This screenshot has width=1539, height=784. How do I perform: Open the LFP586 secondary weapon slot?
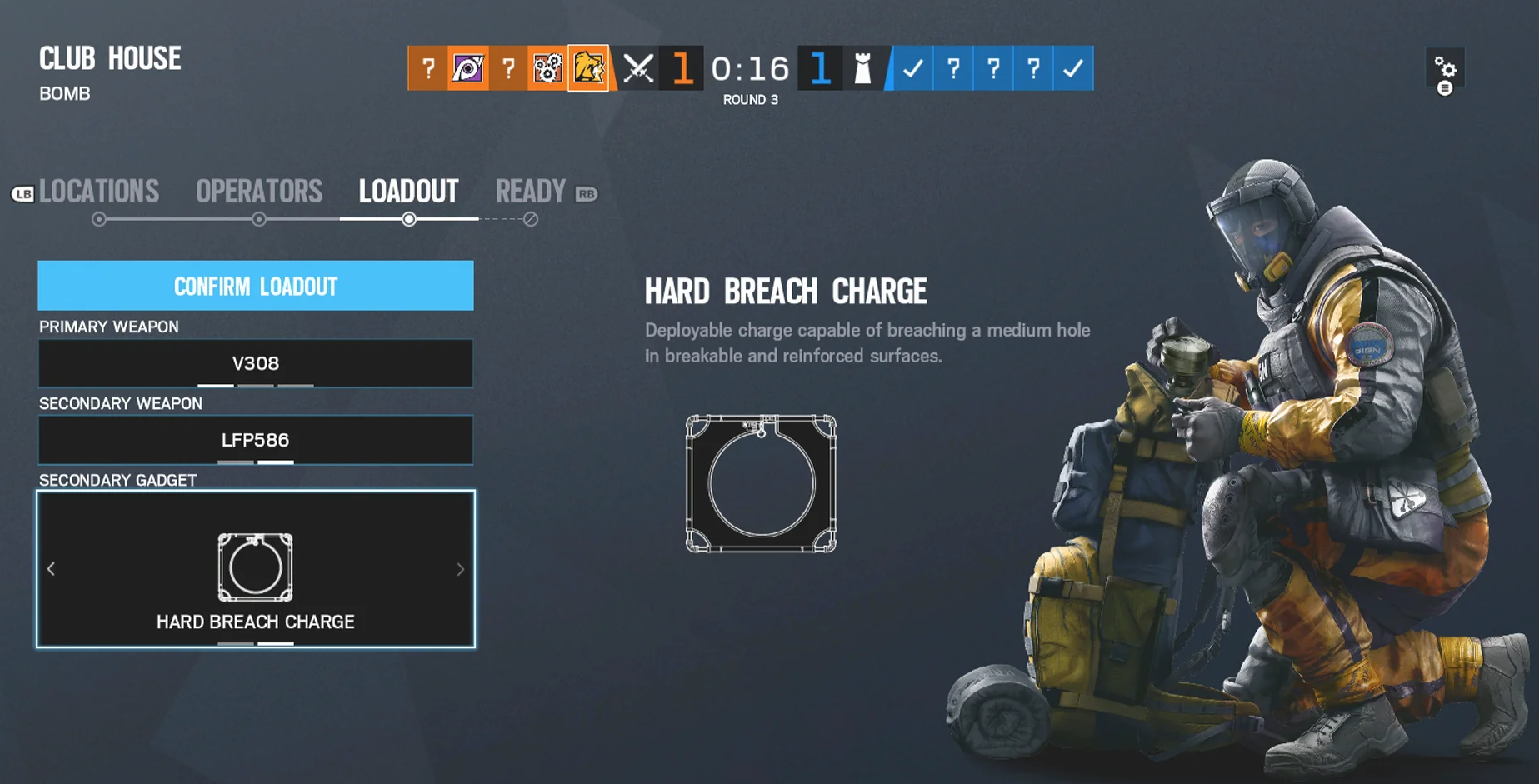255,440
